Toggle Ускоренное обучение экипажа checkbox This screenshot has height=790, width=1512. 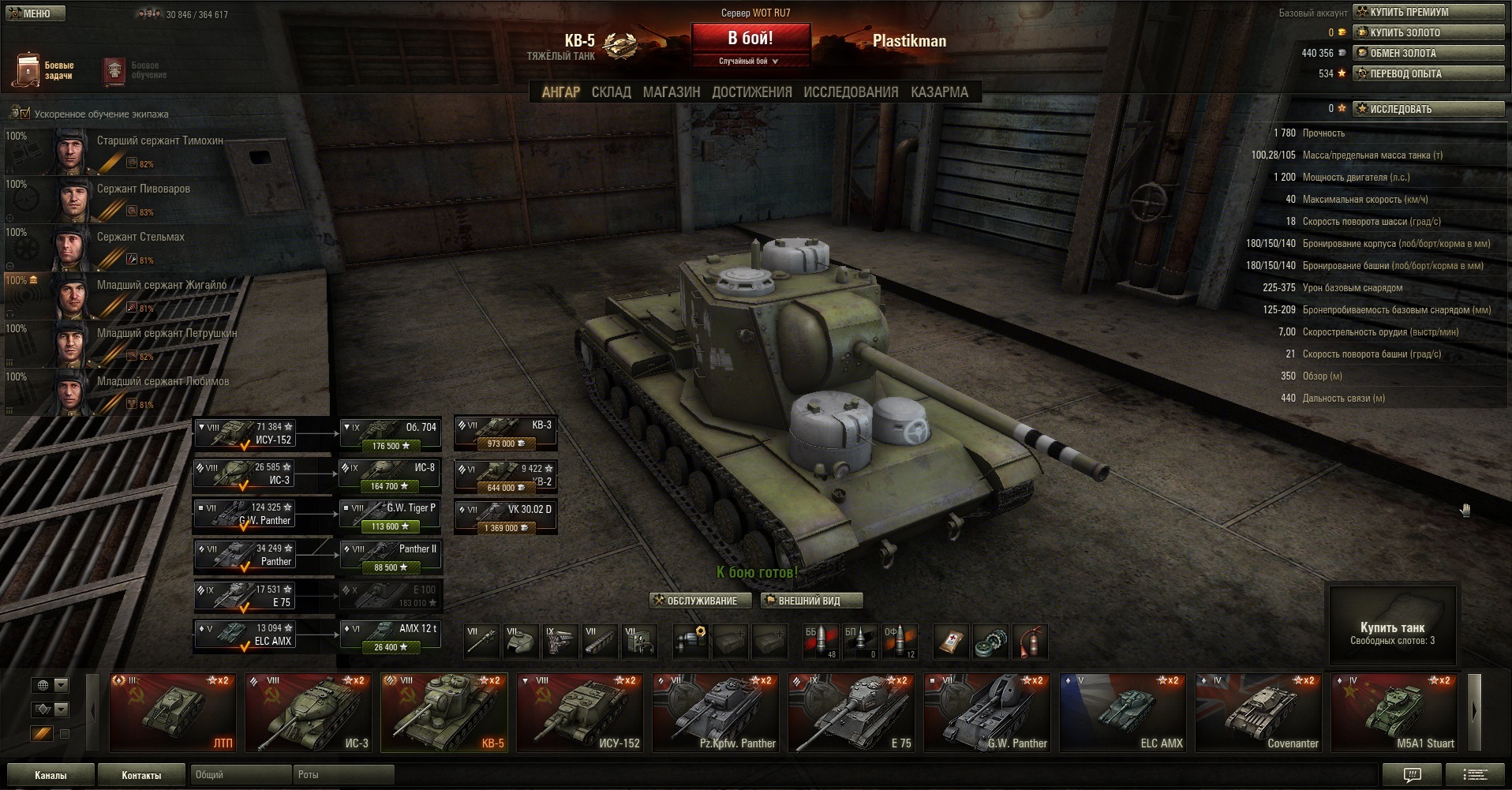pyautogui.click(x=24, y=114)
